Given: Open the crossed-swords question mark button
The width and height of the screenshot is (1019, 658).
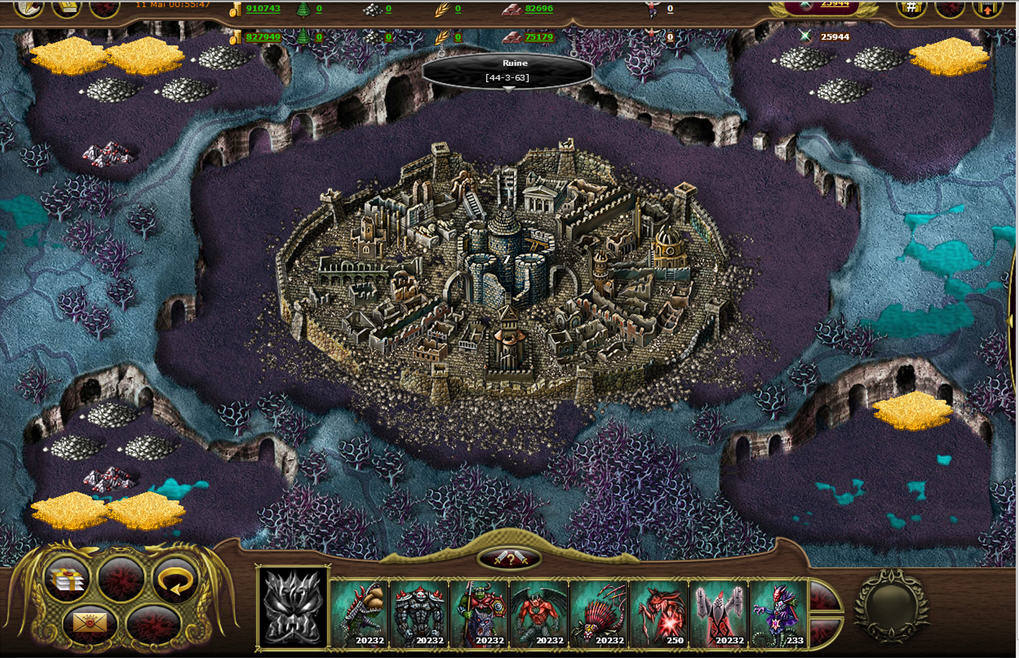Looking at the screenshot, I should pyautogui.click(x=509, y=559).
